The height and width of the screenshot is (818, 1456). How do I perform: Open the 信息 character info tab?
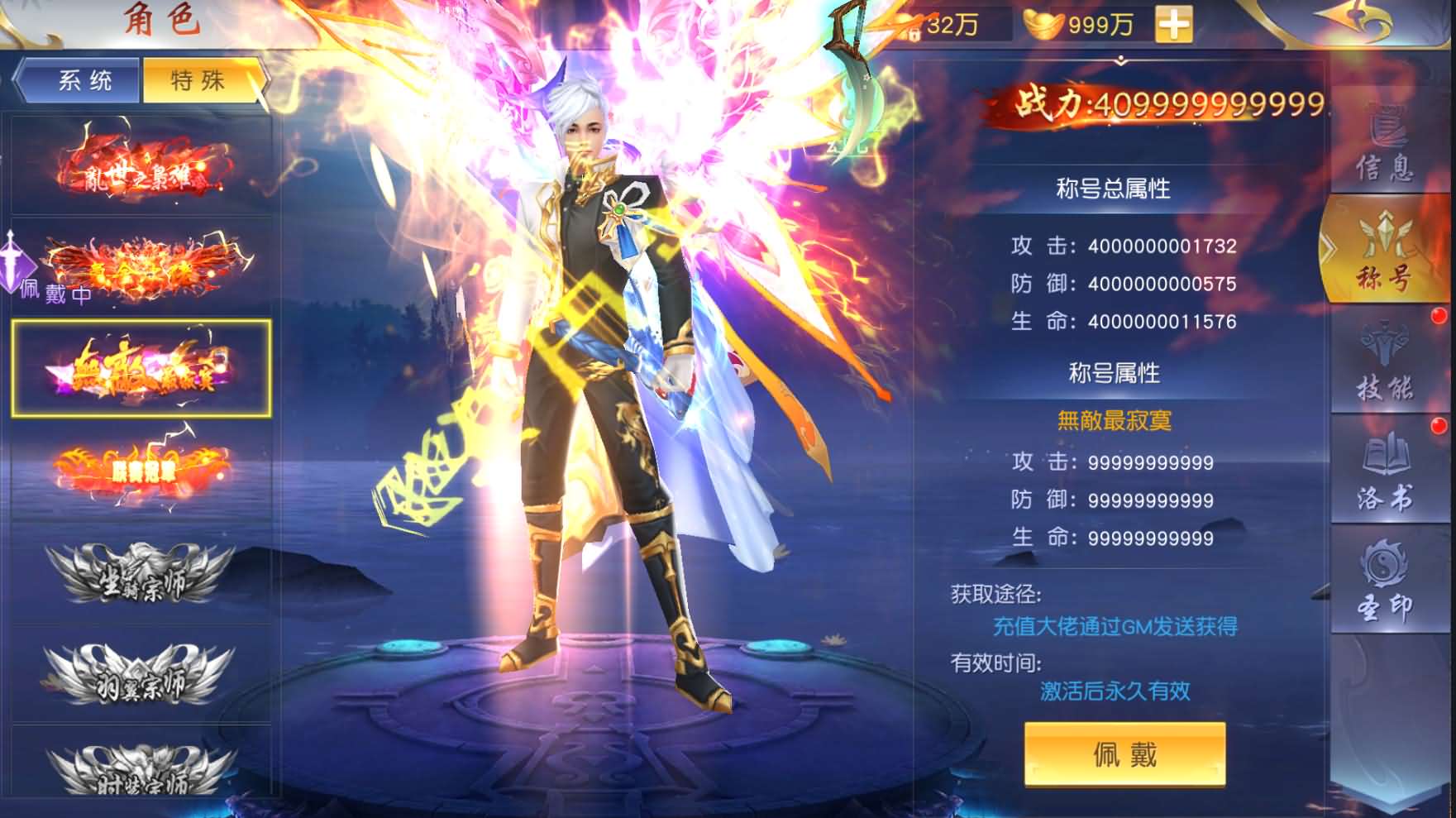[x=1384, y=146]
